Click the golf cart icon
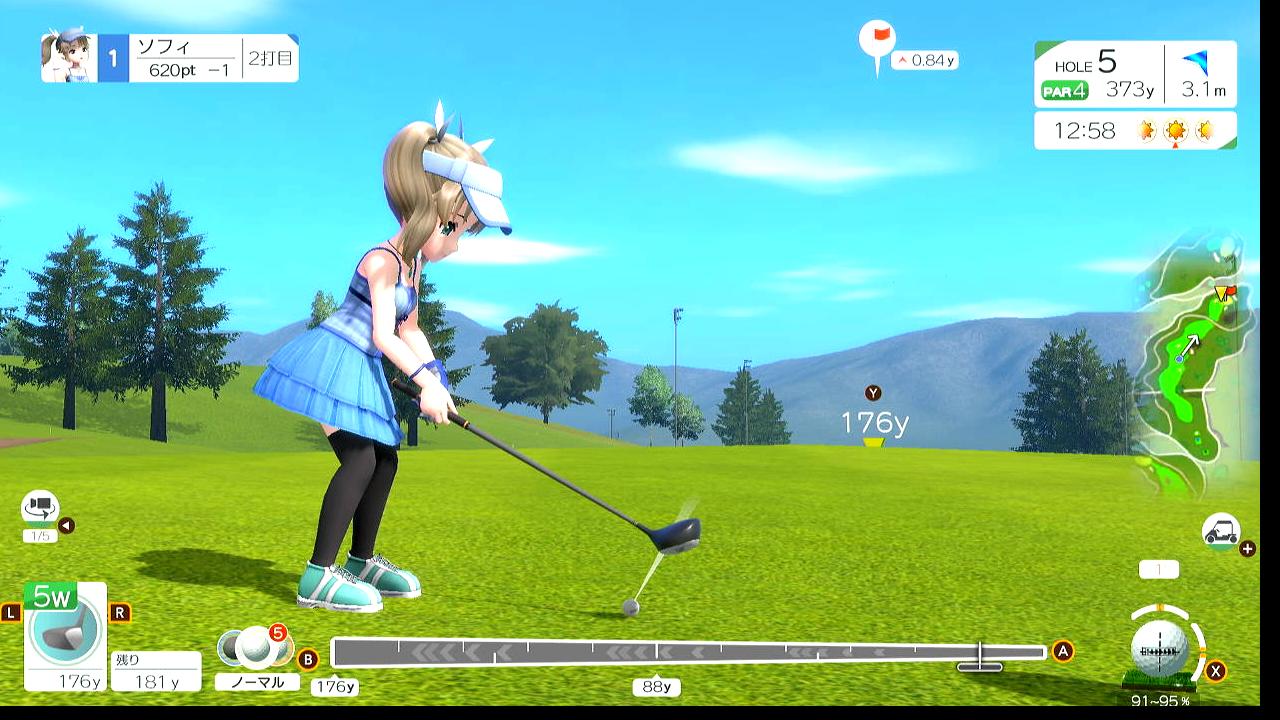 (x=1221, y=531)
